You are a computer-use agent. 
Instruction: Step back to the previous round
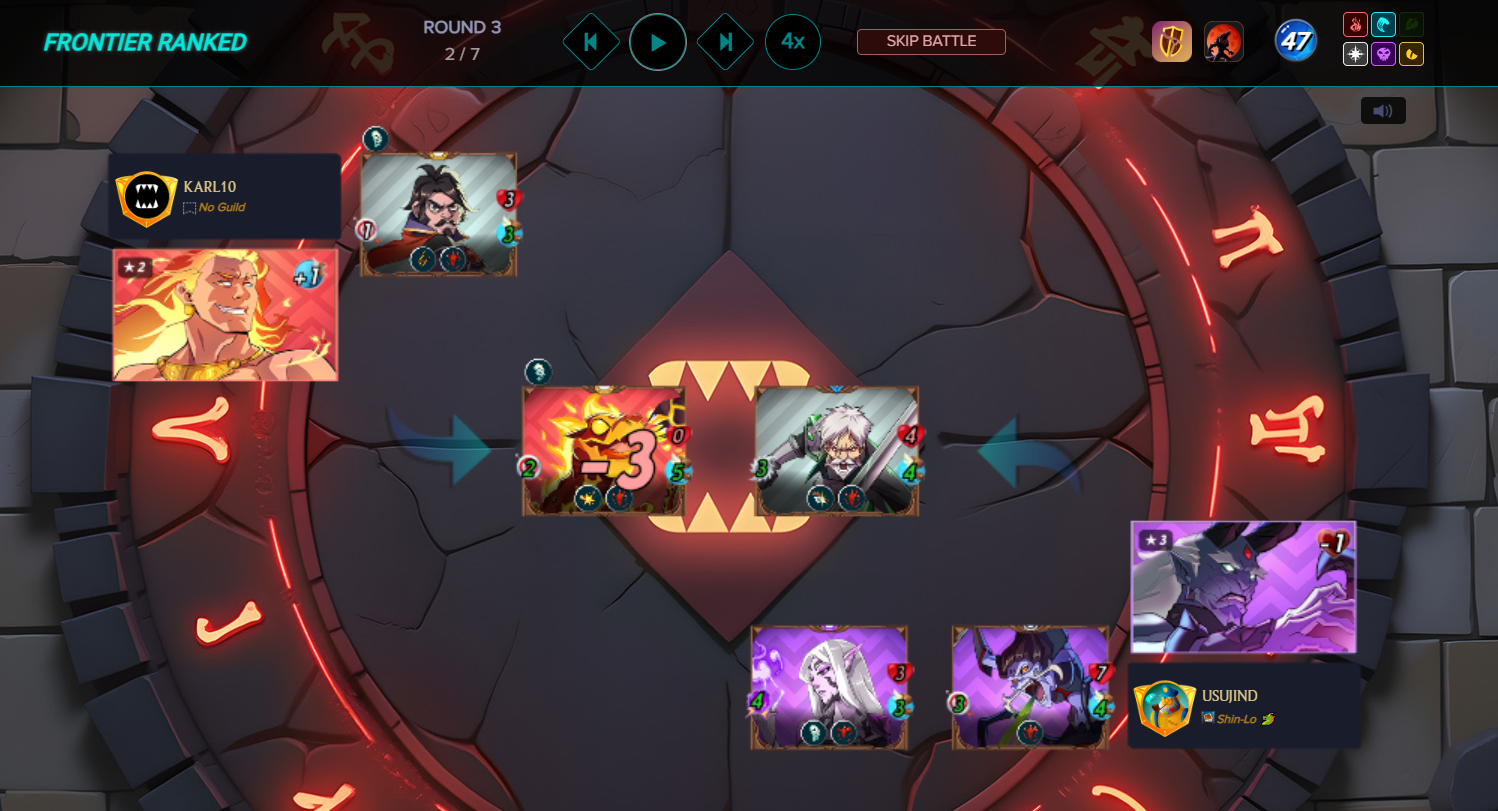click(590, 42)
